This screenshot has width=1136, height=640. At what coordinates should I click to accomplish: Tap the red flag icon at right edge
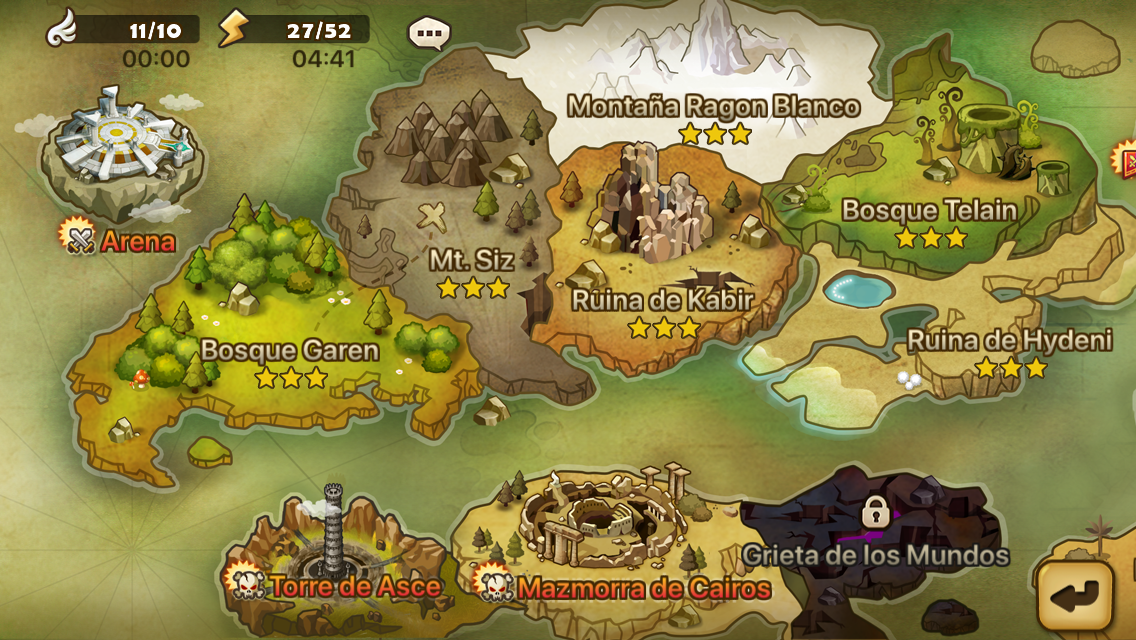pos(1125,158)
